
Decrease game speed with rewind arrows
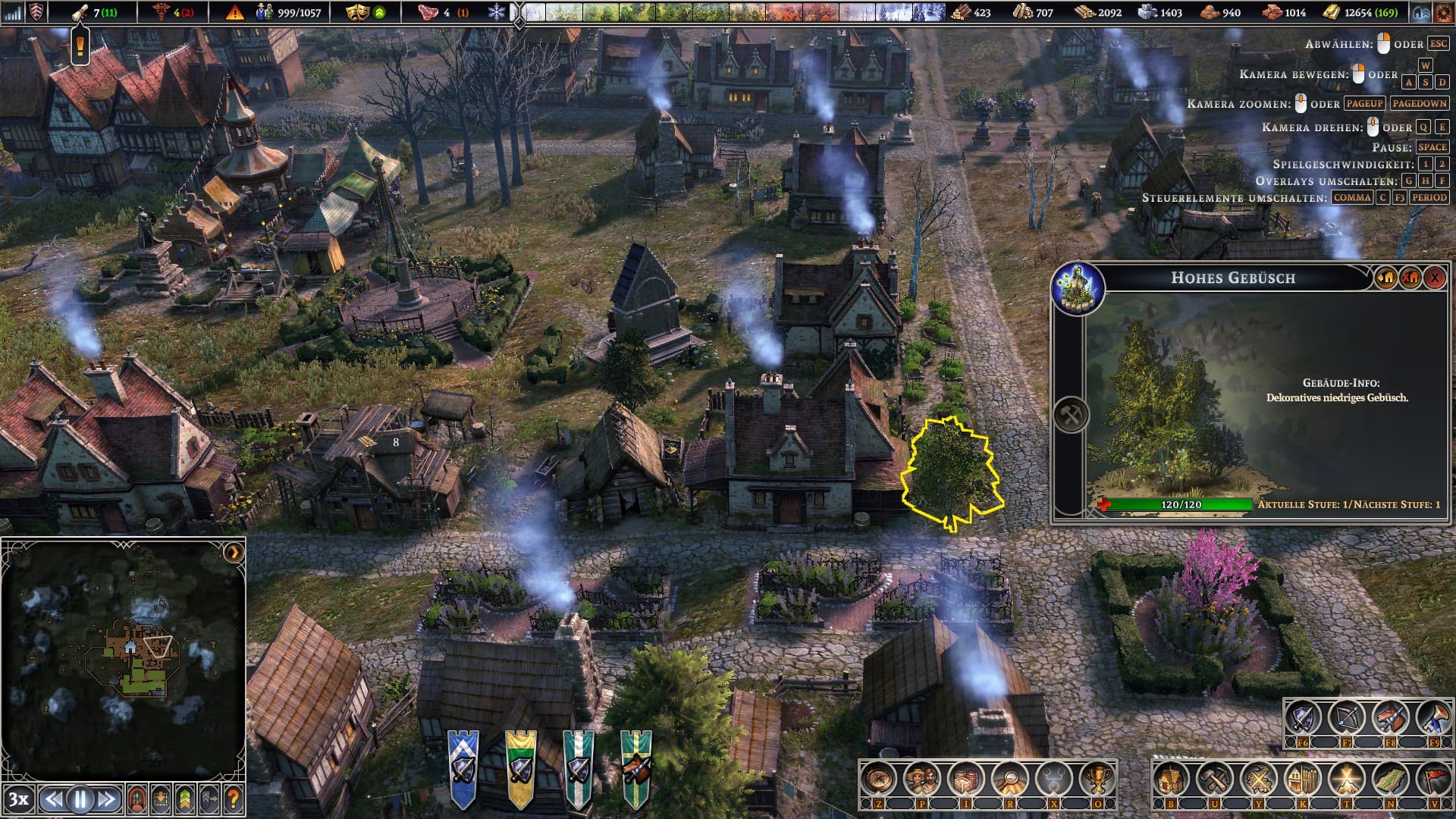(x=52, y=799)
